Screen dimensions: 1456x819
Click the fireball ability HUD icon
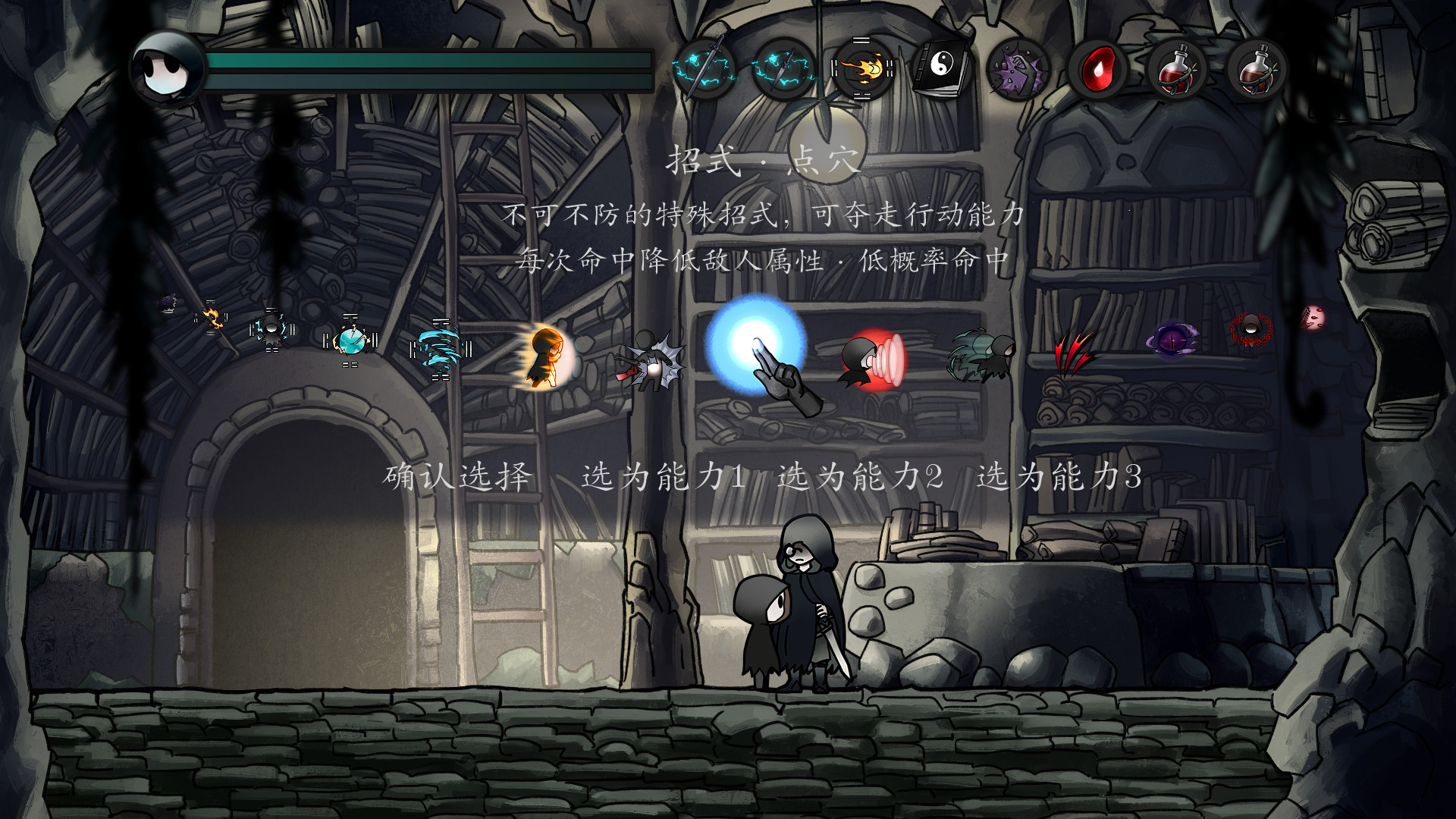coord(863,70)
